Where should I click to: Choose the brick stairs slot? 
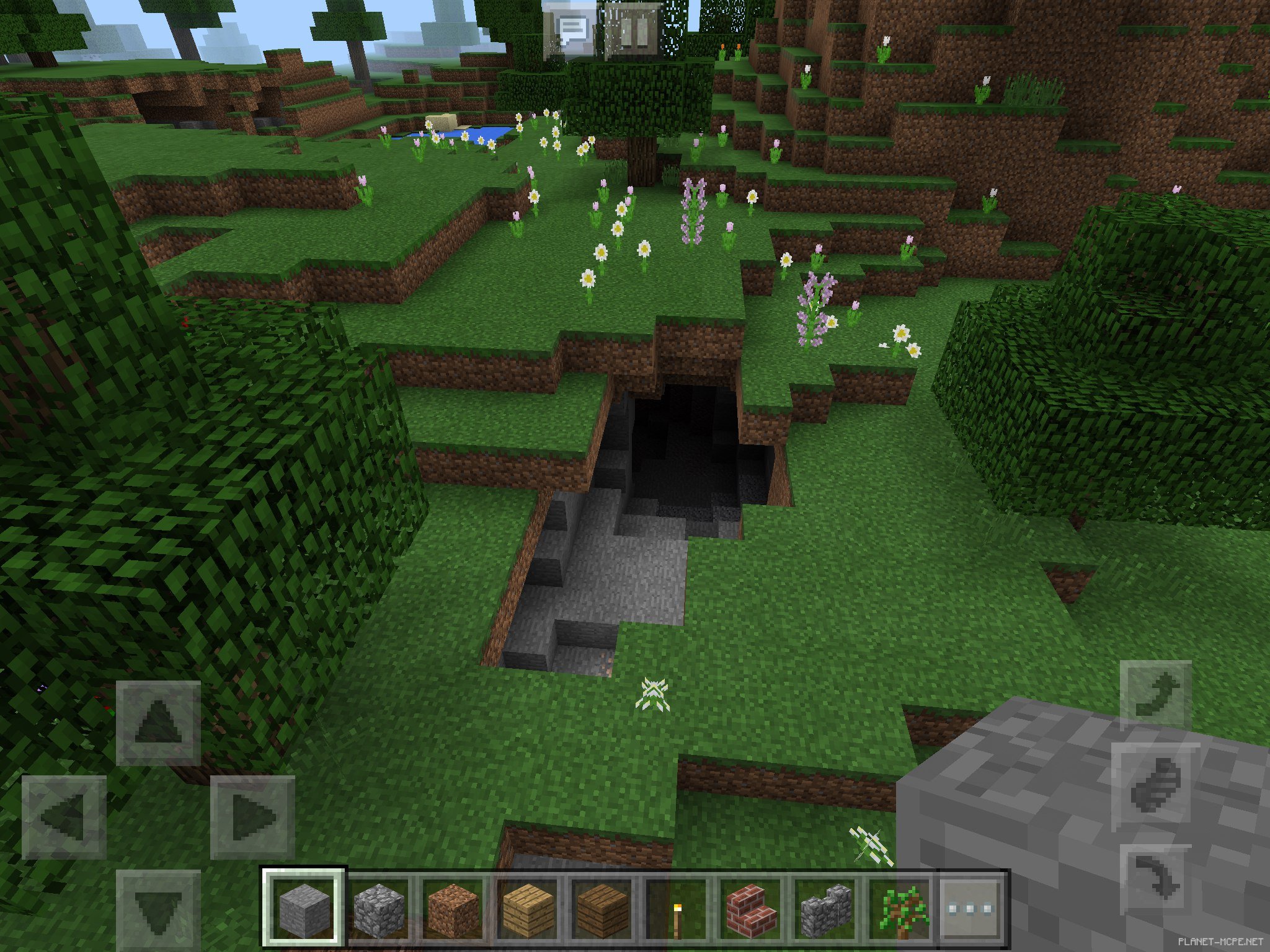click(750, 909)
